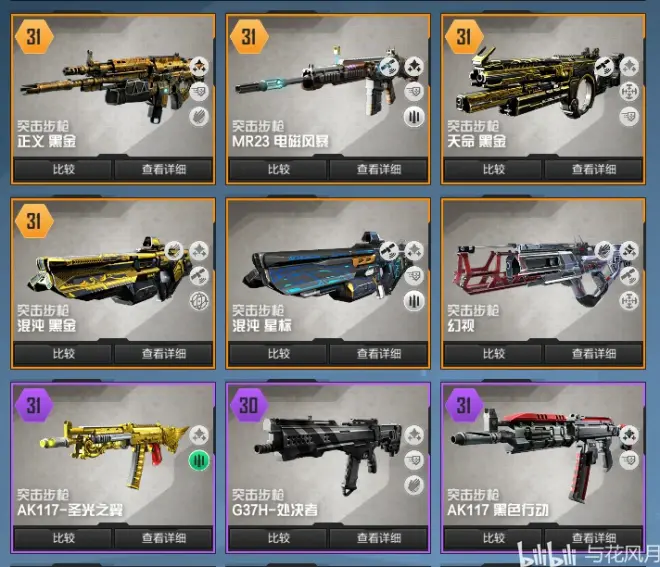Check 查看详细 for 幻视
The image size is (660, 567).
click(x=595, y=353)
